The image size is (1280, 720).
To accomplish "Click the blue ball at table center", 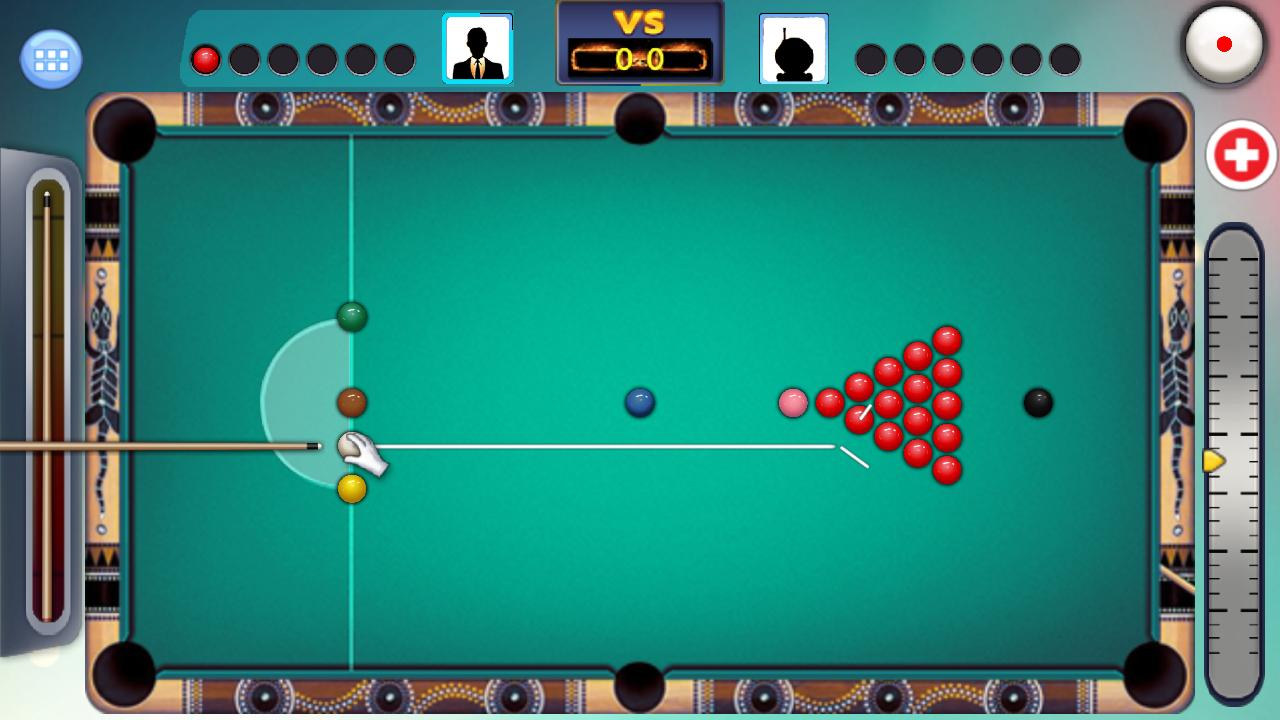I will click(x=638, y=401).
